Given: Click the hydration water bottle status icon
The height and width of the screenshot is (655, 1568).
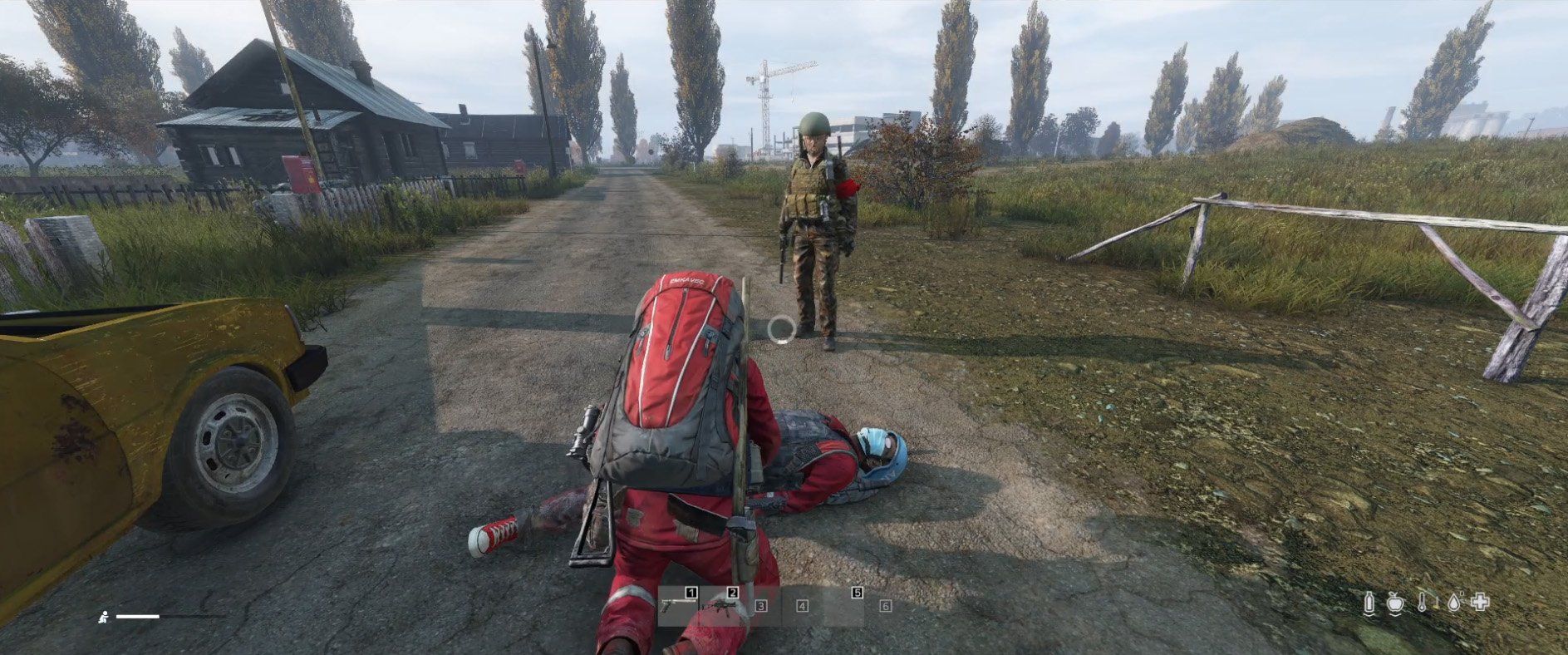Looking at the screenshot, I should pos(1369,602).
